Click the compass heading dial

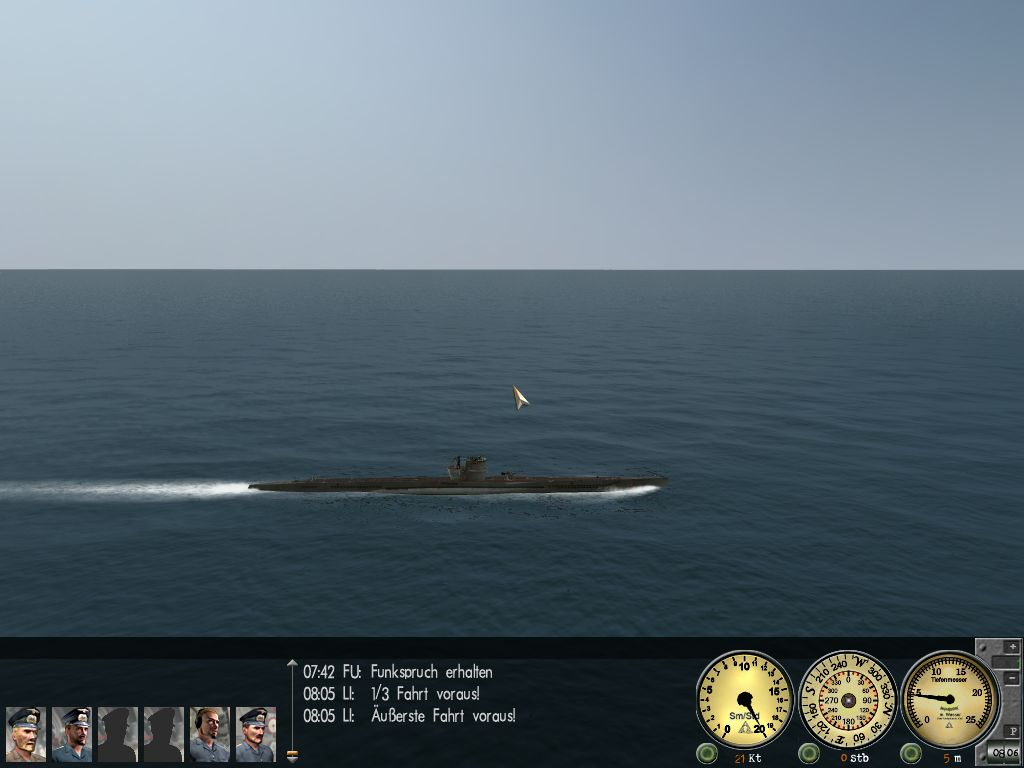[848, 700]
